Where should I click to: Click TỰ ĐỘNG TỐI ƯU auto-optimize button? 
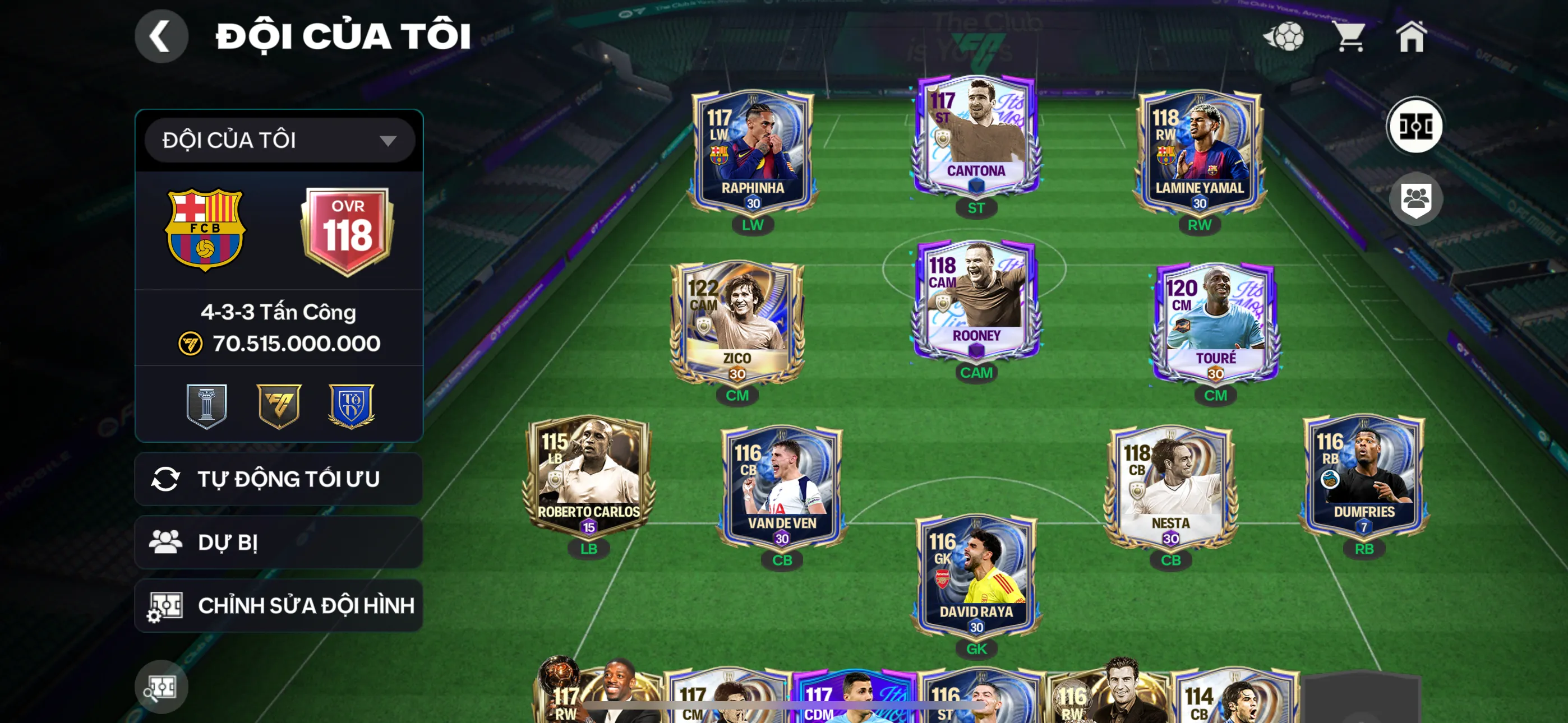pyautogui.click(x=279, y=479)
